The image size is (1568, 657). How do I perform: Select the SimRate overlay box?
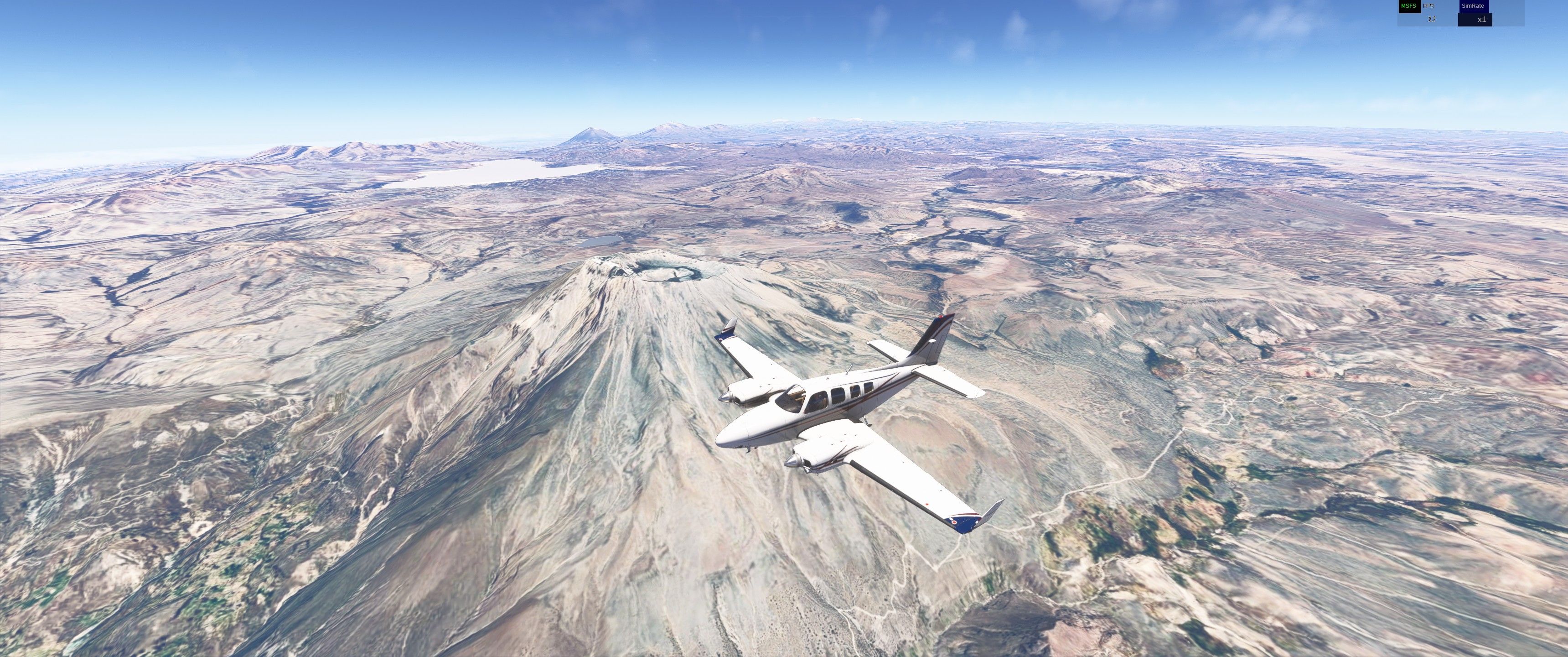pyautogui.click(x=1473, y=6)
